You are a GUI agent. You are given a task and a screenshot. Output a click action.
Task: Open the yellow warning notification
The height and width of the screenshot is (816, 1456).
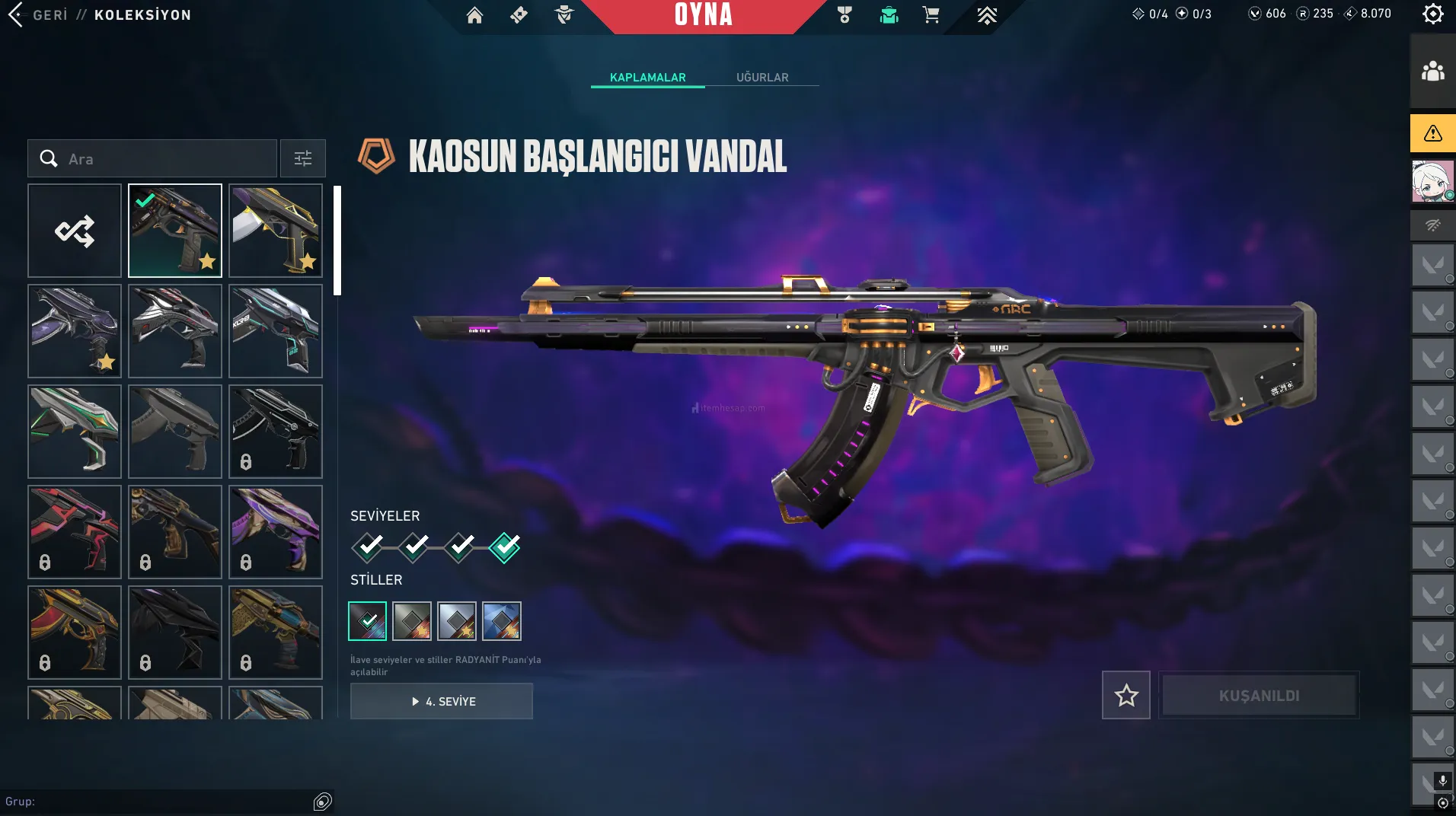click(x=1432, y=134)
